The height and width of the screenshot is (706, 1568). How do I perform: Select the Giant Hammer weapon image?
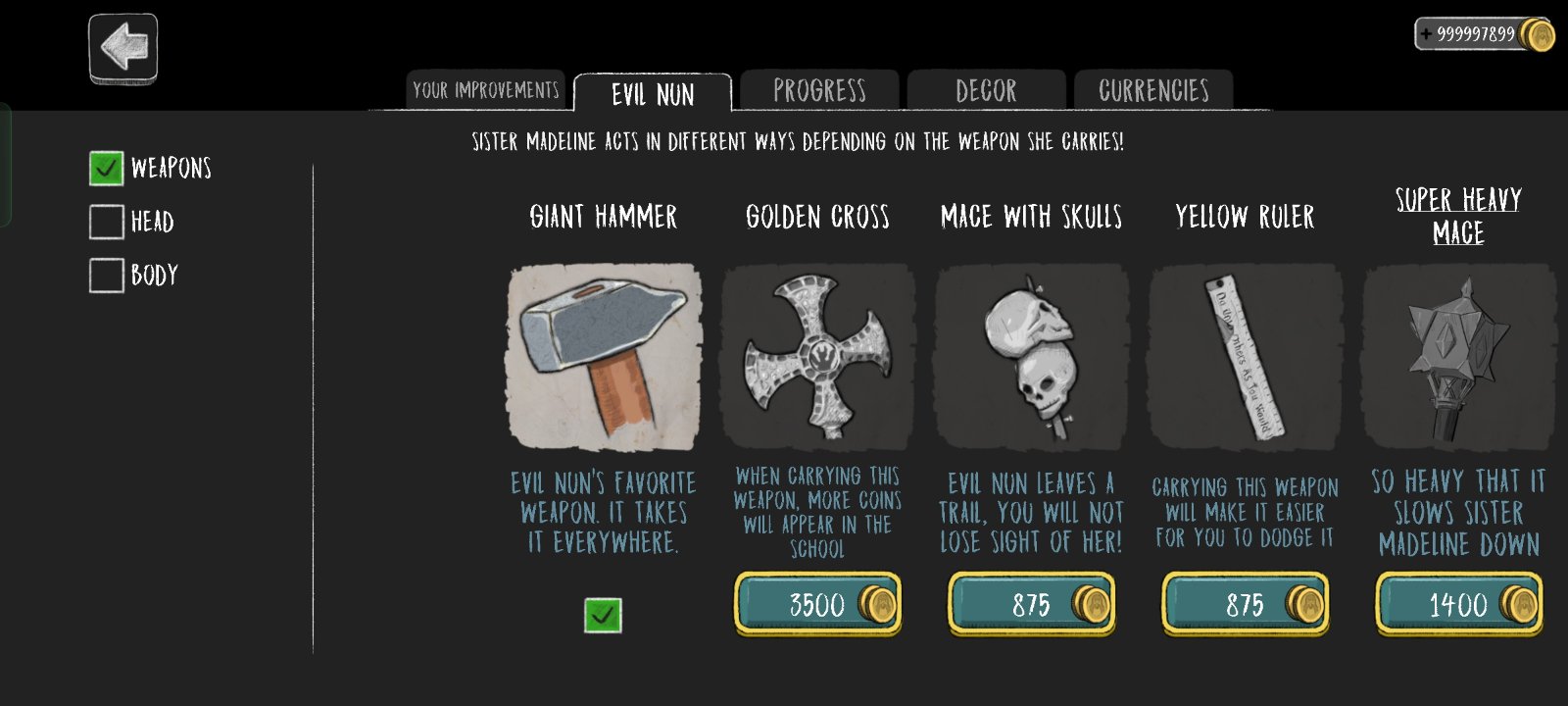coord(604,357)
